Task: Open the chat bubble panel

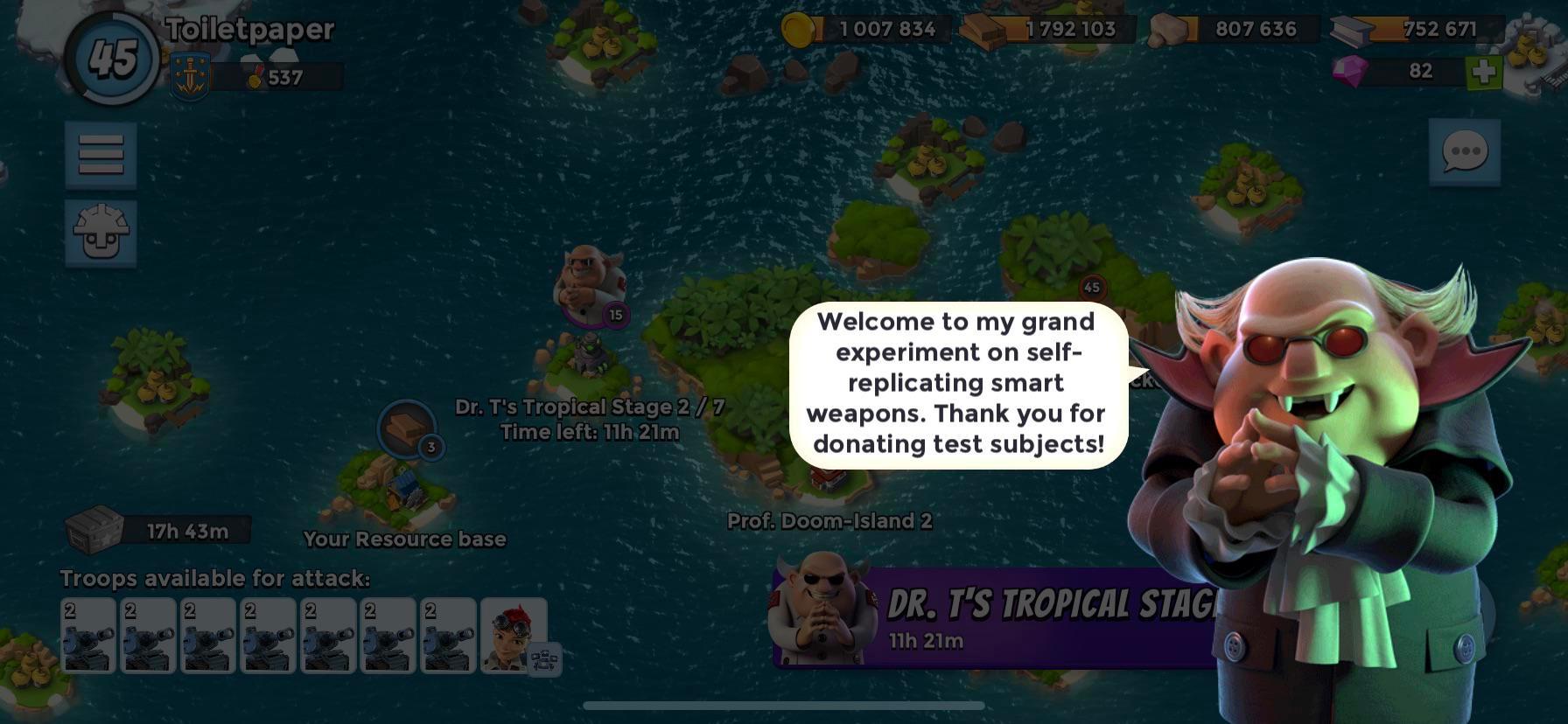Action: 1464,150
